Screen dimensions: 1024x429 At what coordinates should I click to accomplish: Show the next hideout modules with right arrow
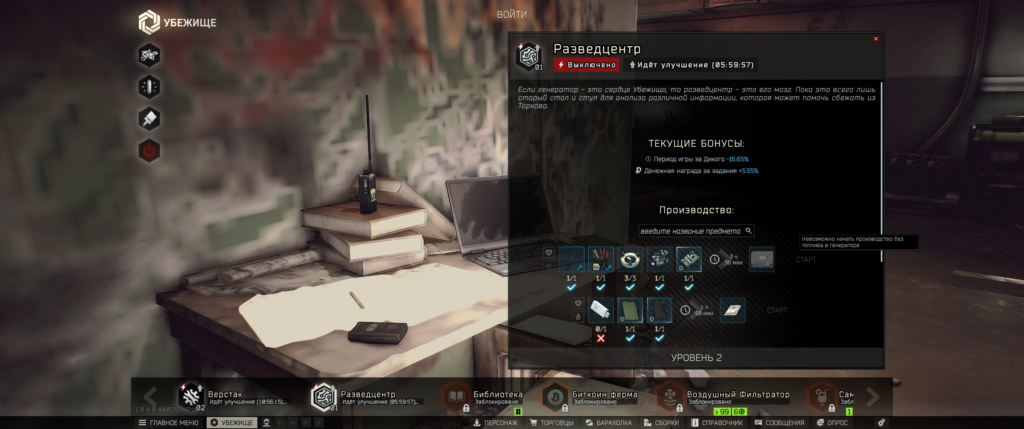click(872, 396)
